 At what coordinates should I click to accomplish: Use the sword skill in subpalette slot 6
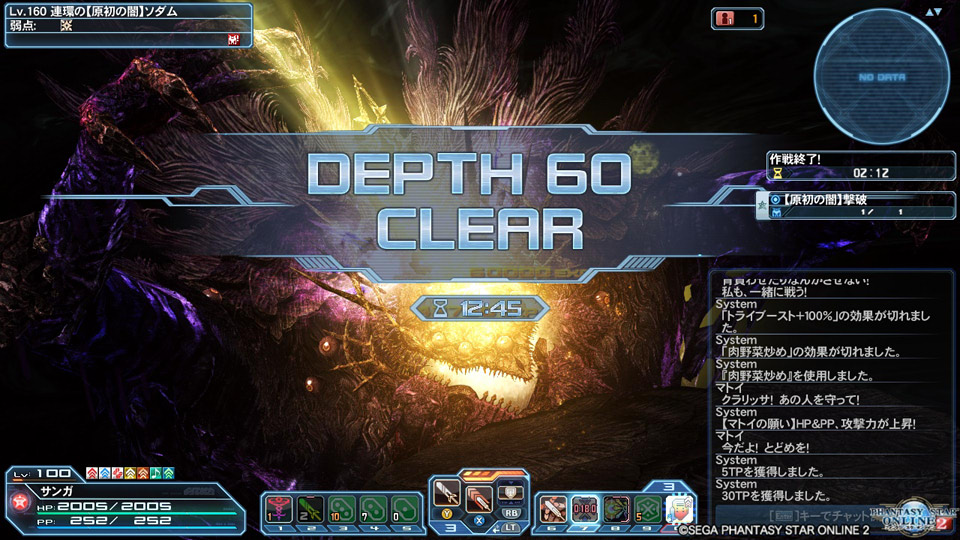[553, 509]
